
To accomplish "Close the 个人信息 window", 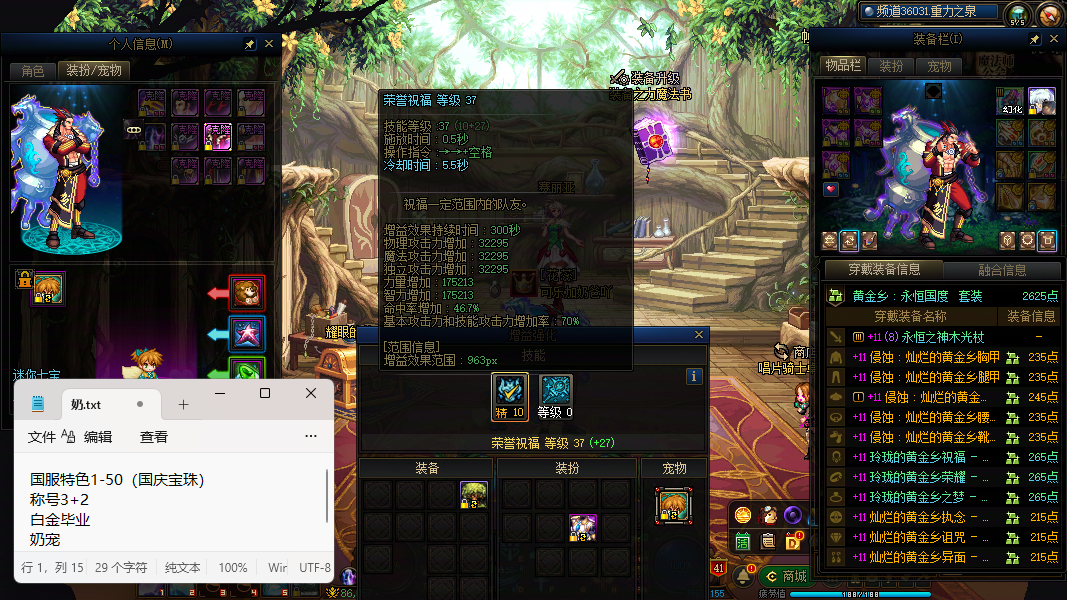I will coord(268,45).
